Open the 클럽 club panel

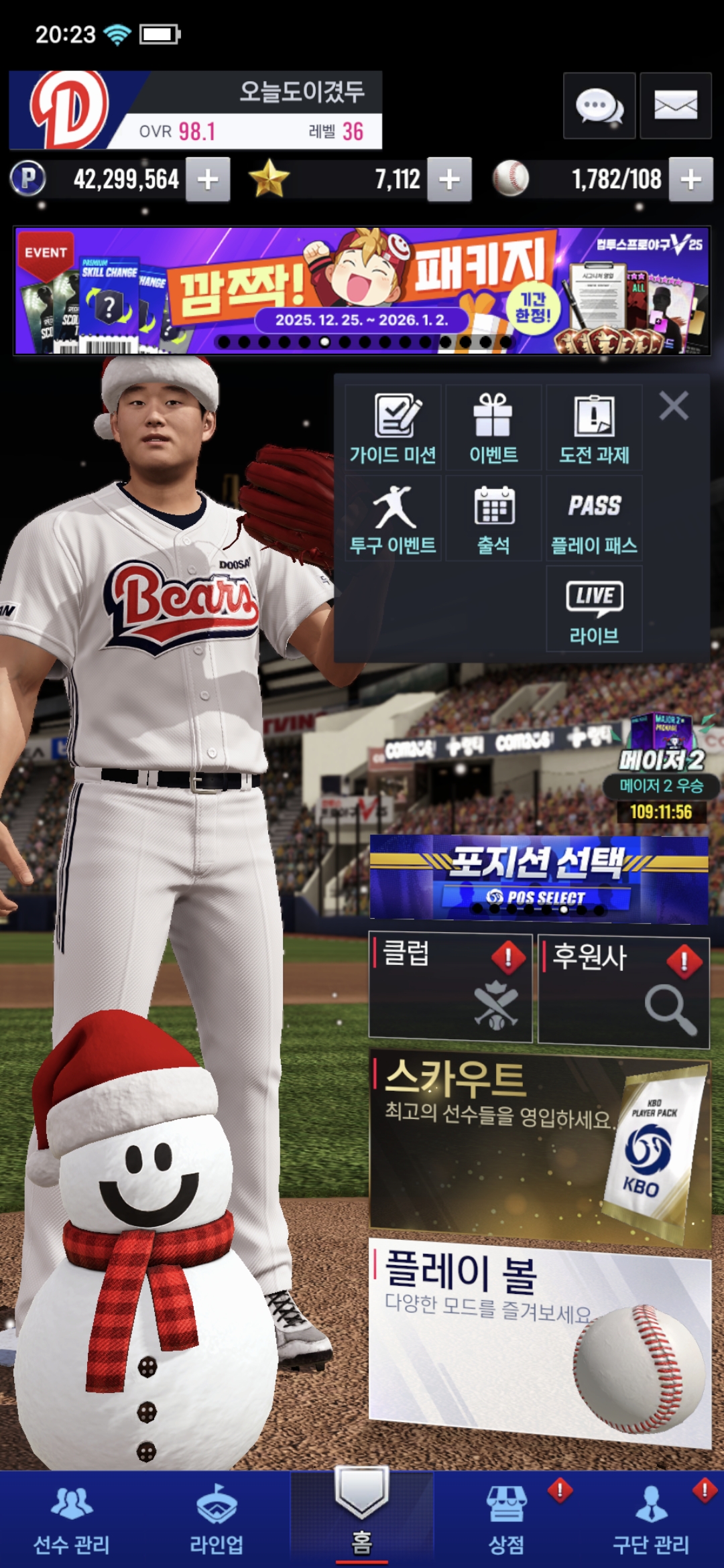click(450, 986)
